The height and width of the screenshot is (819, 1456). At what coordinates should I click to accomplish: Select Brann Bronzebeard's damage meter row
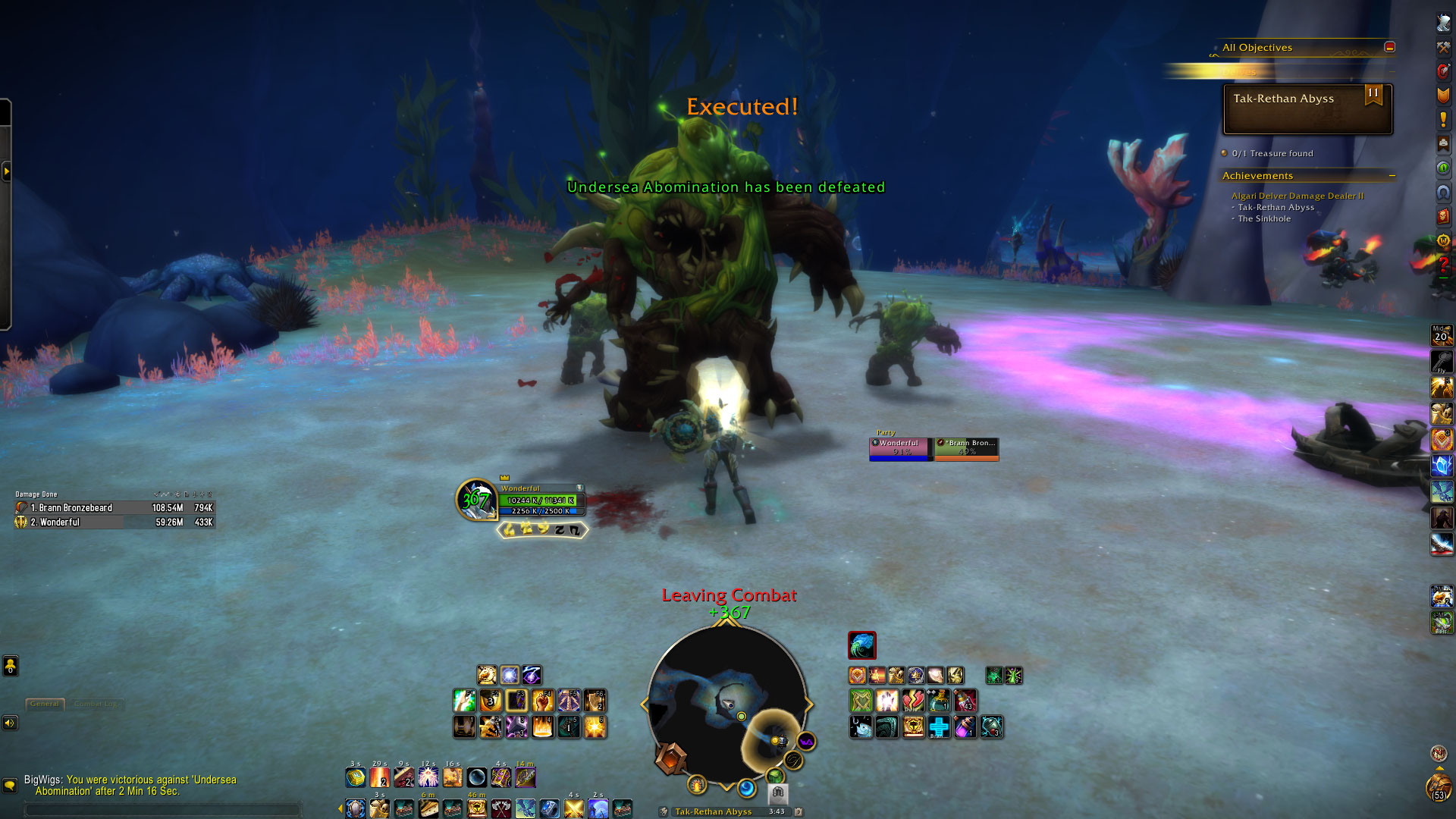pyautogui.click(x=114, y=508)
